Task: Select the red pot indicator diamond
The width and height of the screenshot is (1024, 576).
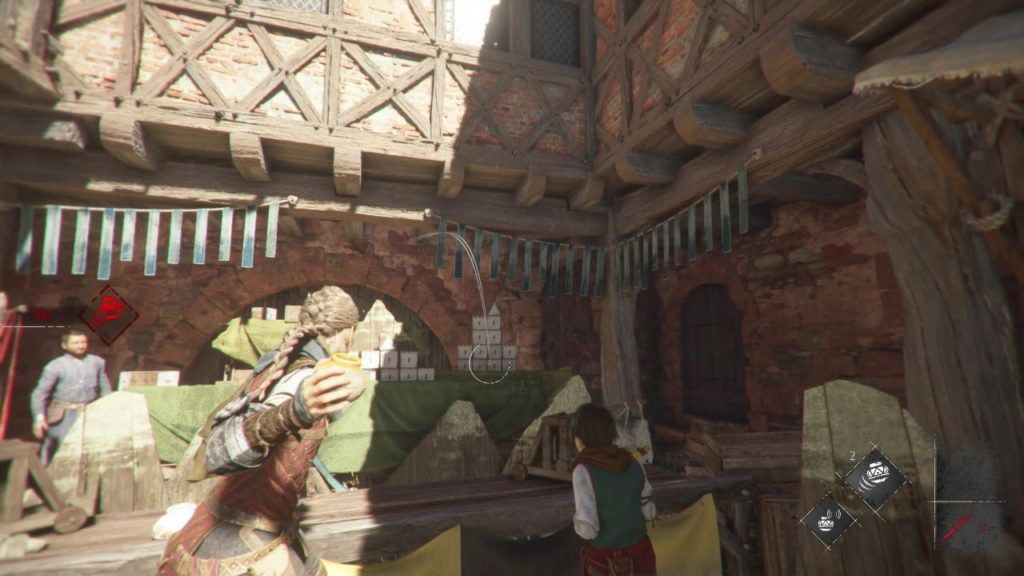Action: pos(109,314)
